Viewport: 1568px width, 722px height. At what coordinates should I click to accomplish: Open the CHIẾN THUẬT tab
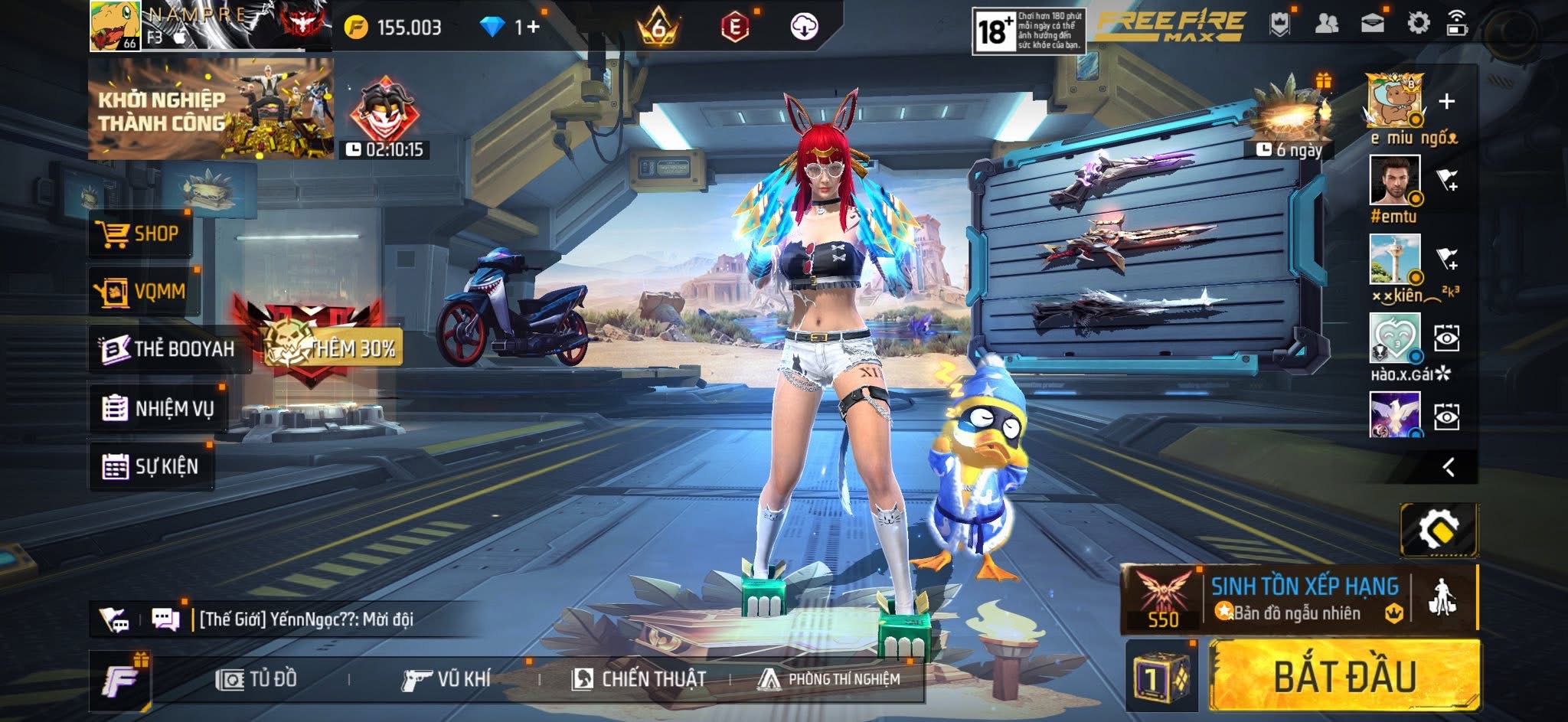[639, 679]
